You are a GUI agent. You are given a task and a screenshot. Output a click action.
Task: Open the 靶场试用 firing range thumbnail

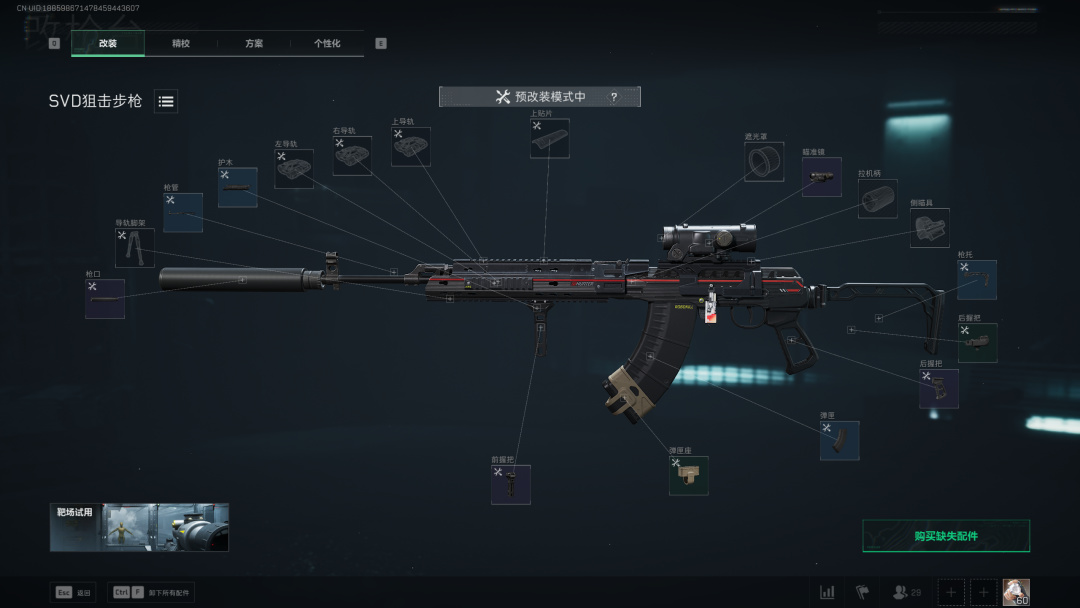139,527
